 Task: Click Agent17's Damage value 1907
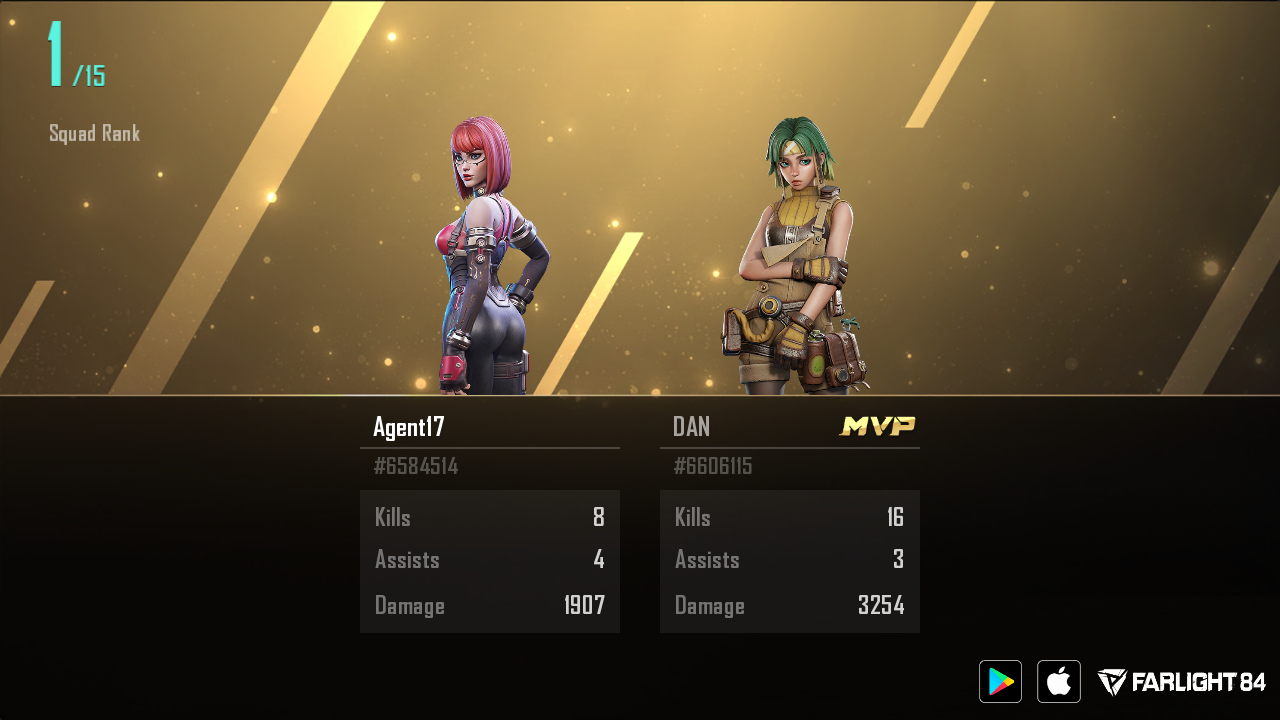[585, 605]
